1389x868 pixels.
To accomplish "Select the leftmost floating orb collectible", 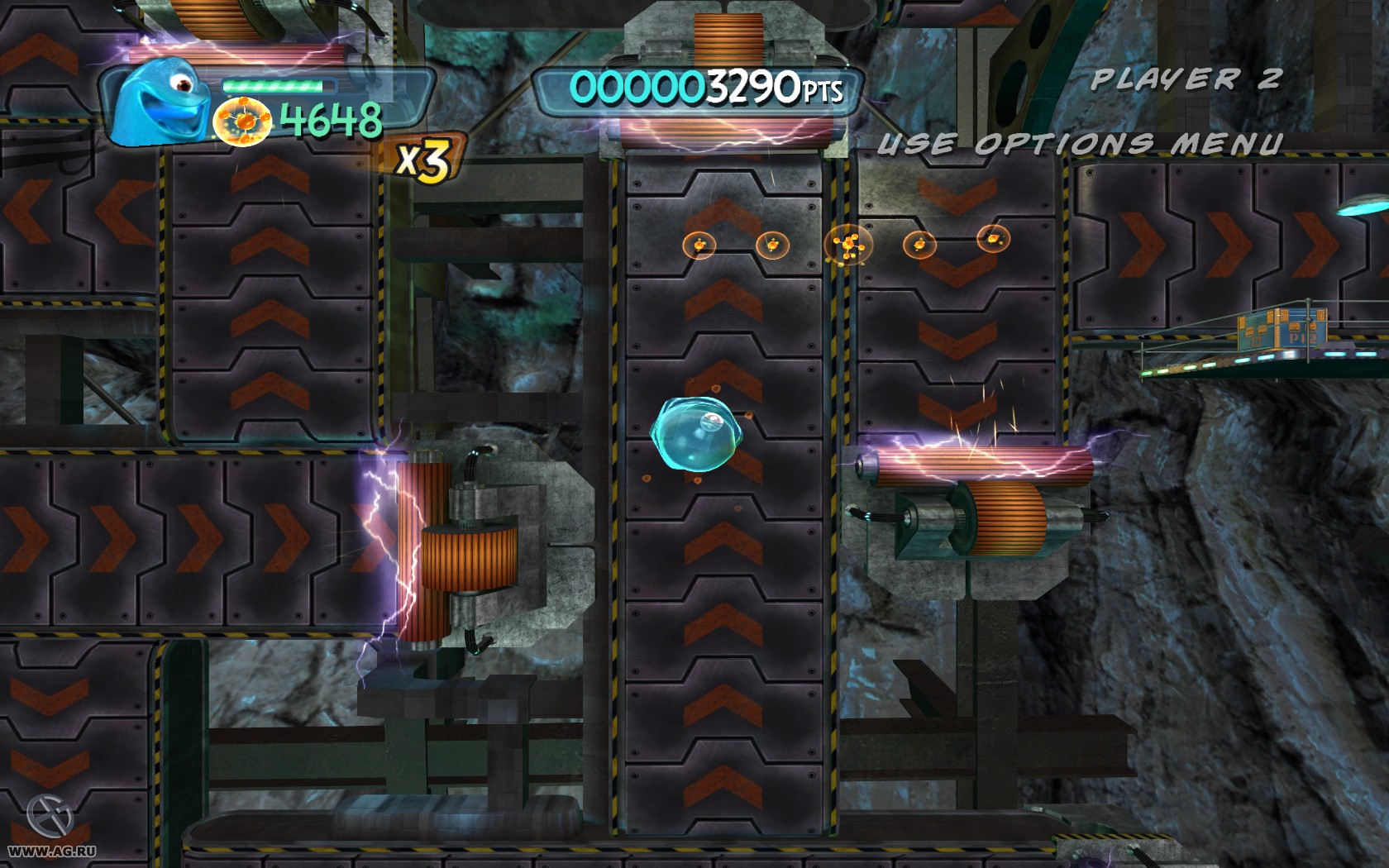I will pyautogui.click(x=699, y=244).
